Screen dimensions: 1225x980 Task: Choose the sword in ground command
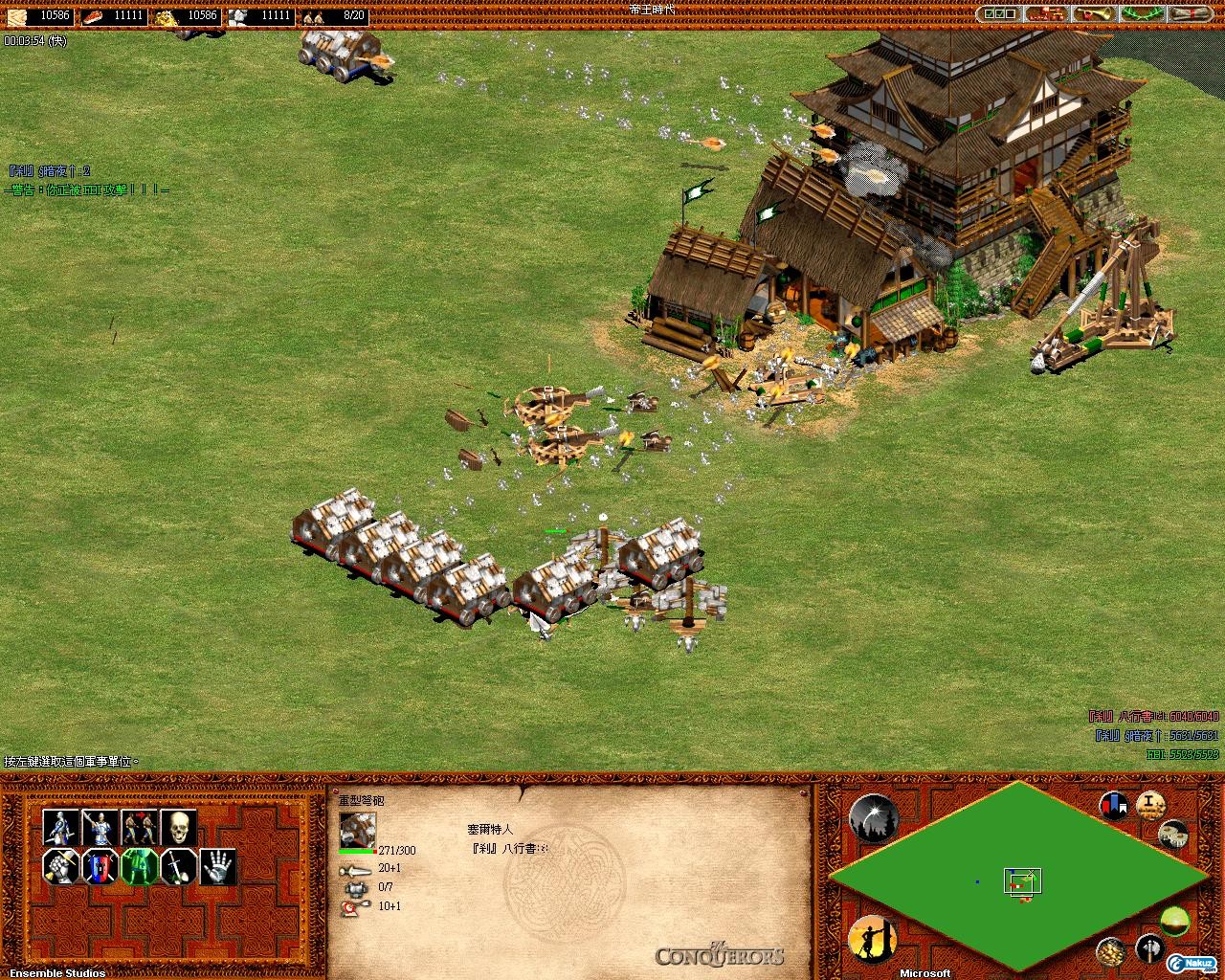pos(179,867)
